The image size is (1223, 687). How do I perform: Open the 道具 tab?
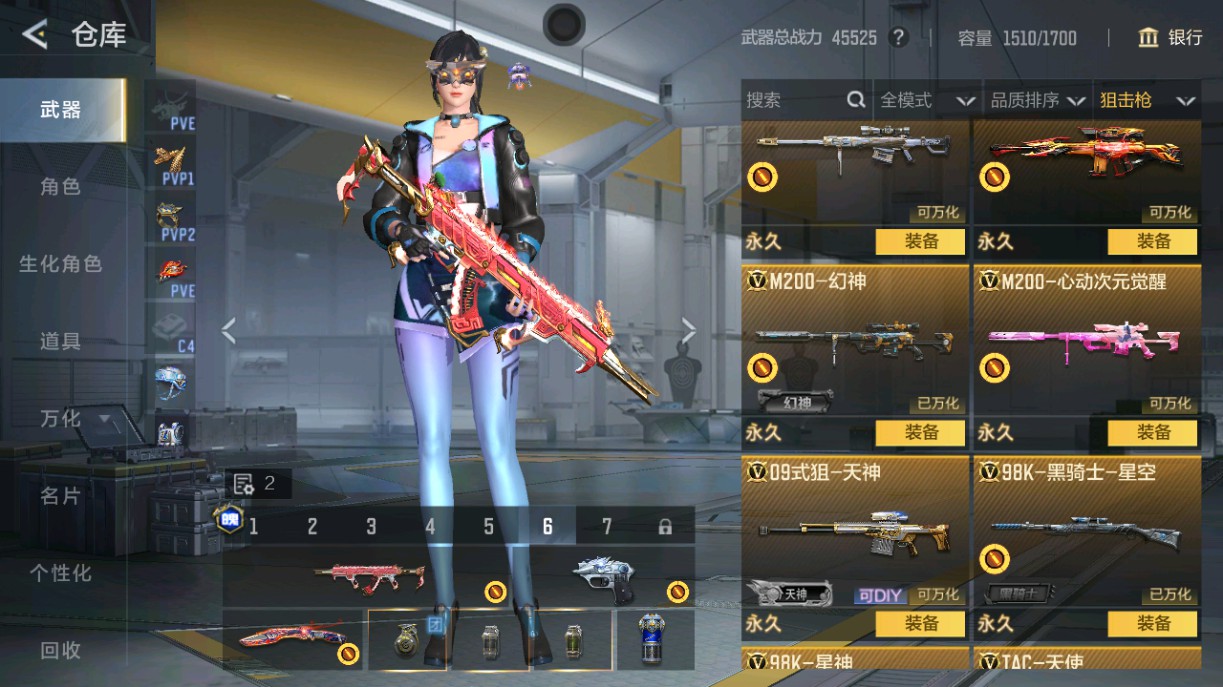click(61, 341)
